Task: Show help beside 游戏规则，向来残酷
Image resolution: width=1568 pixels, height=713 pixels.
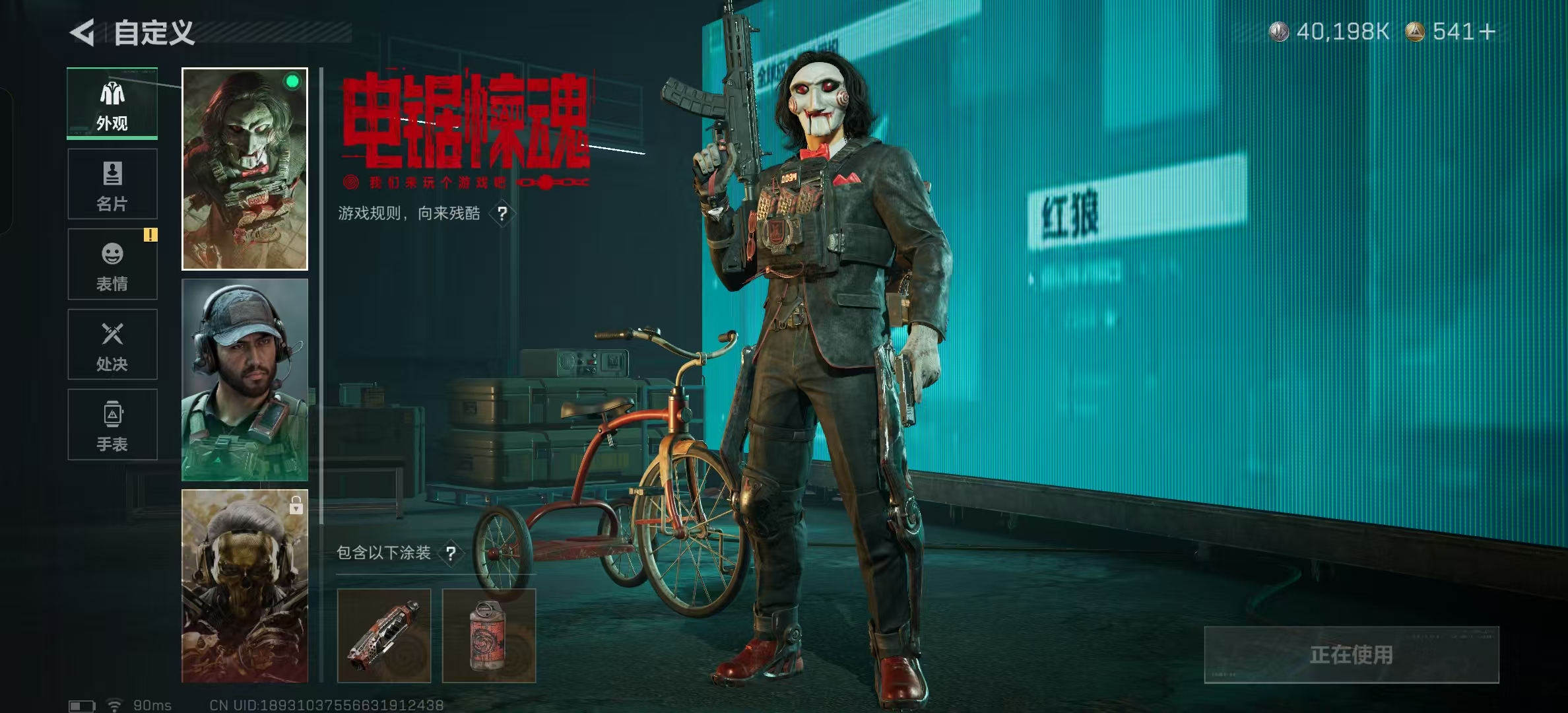Action: coord(503,214)
